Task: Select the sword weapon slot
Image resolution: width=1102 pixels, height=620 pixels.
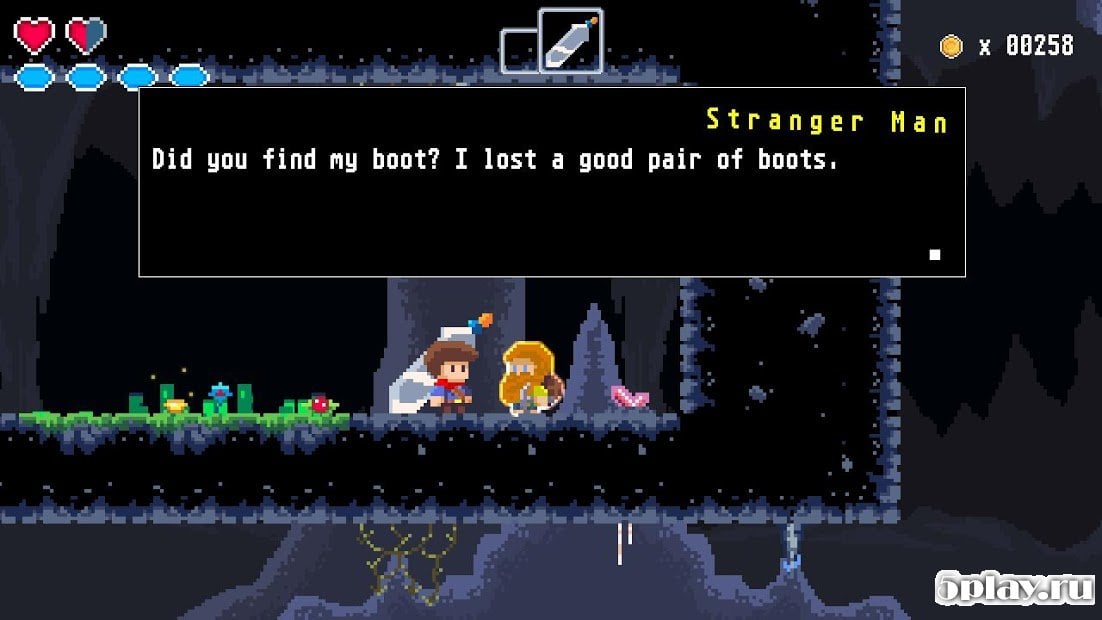Action: (x=571, y=41)
